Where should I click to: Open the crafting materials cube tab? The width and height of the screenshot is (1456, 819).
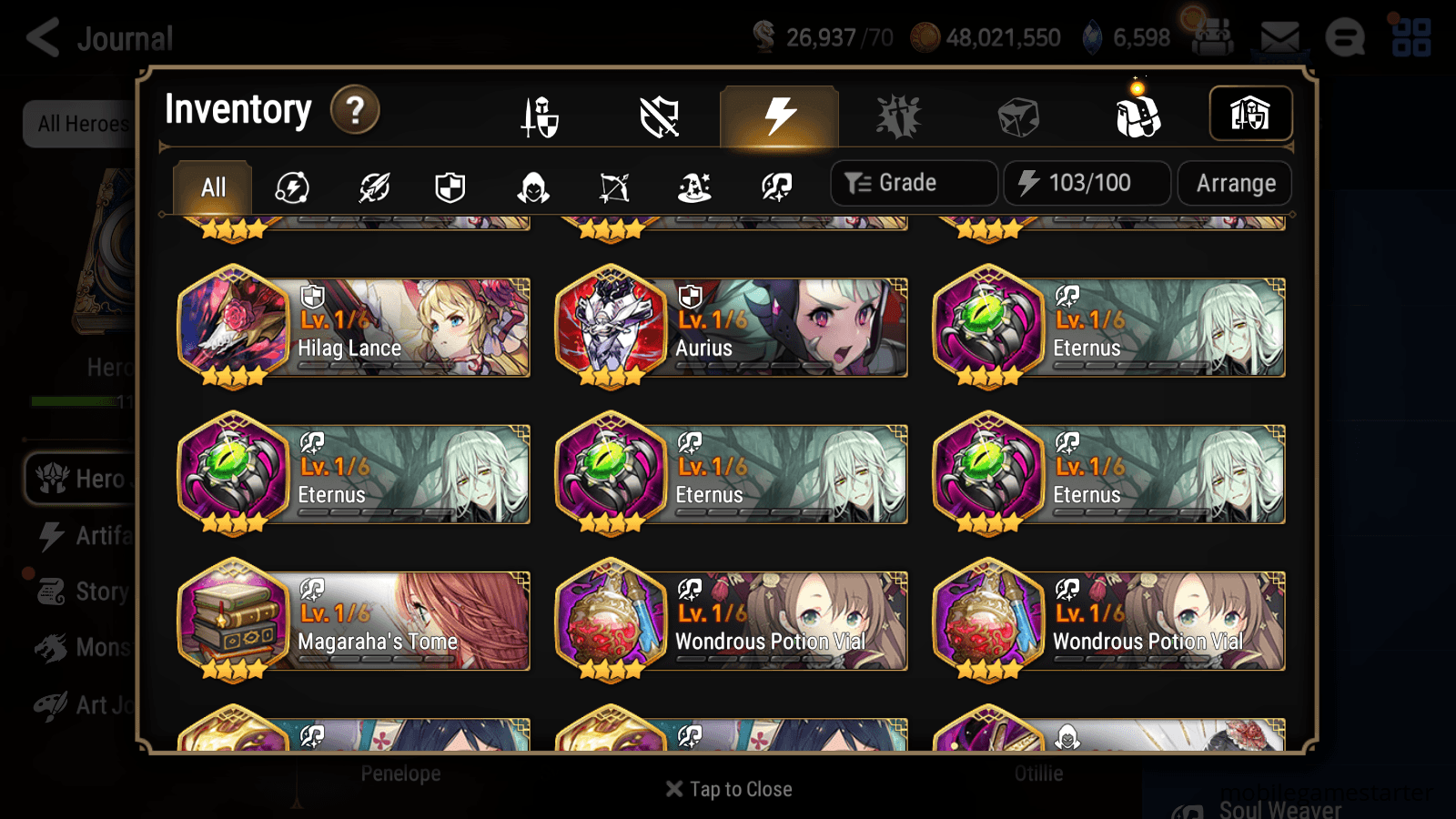click(1019, 116)
